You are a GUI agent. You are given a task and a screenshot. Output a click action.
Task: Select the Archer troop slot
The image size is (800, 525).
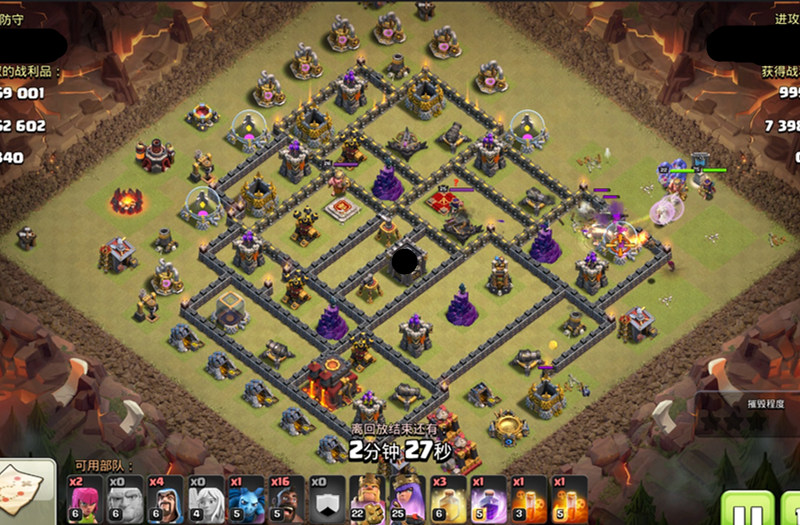(x=86, y=497)
